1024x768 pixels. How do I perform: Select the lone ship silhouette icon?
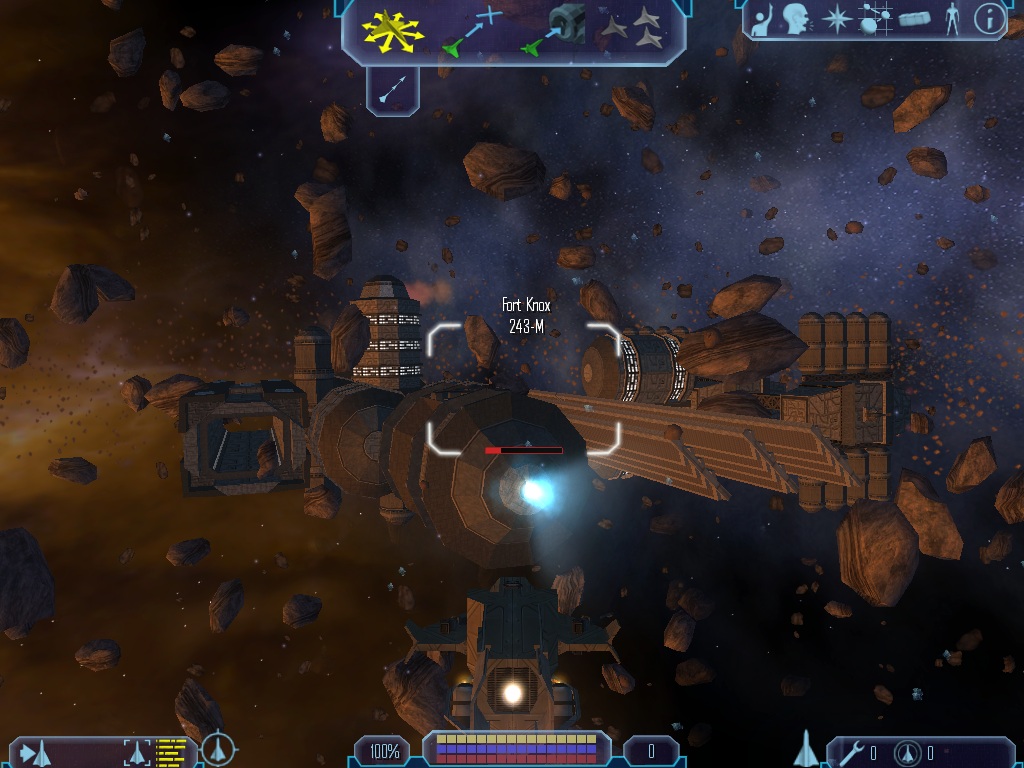tap(806, 749)
